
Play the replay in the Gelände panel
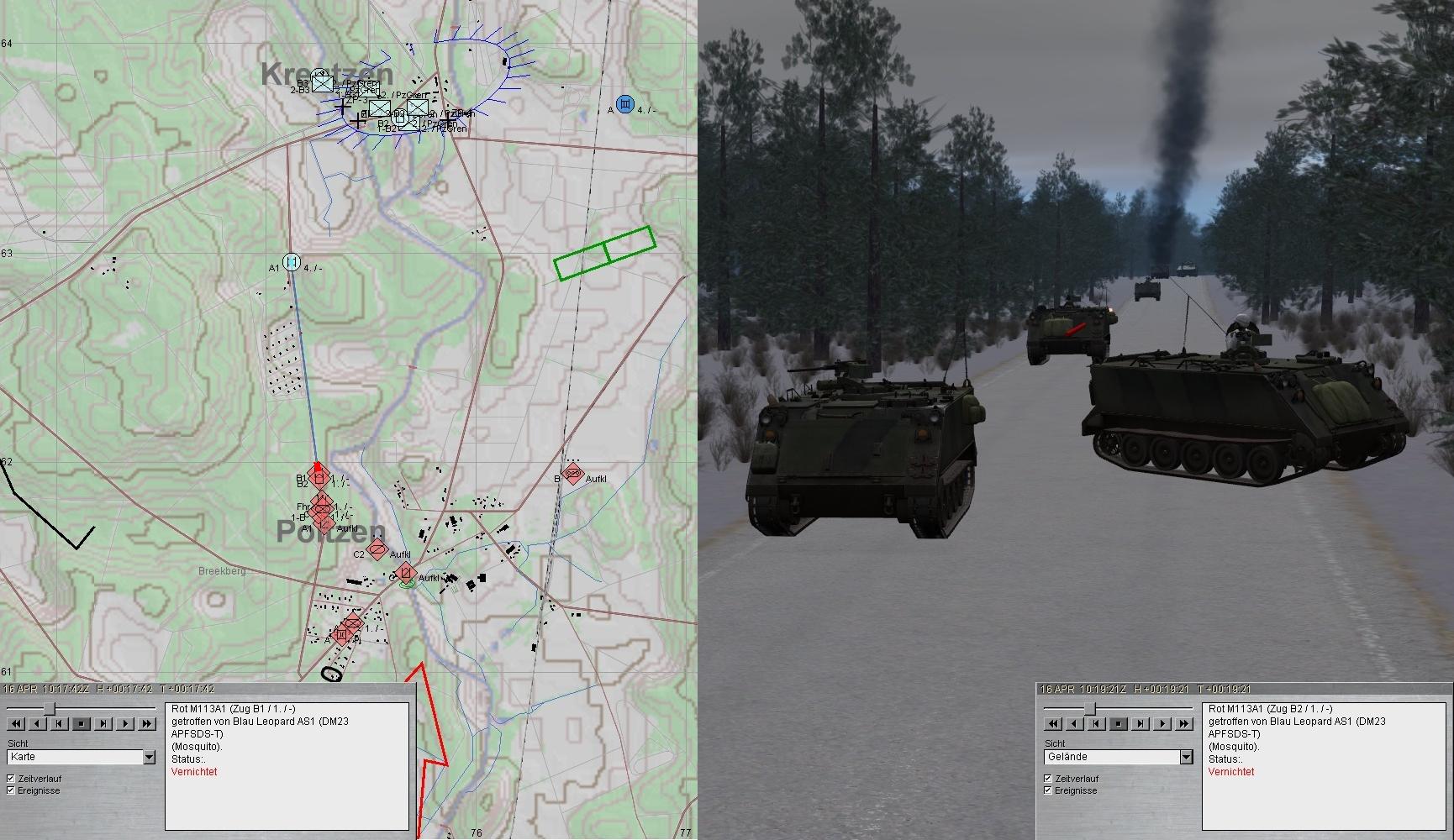click(1162, 723)
